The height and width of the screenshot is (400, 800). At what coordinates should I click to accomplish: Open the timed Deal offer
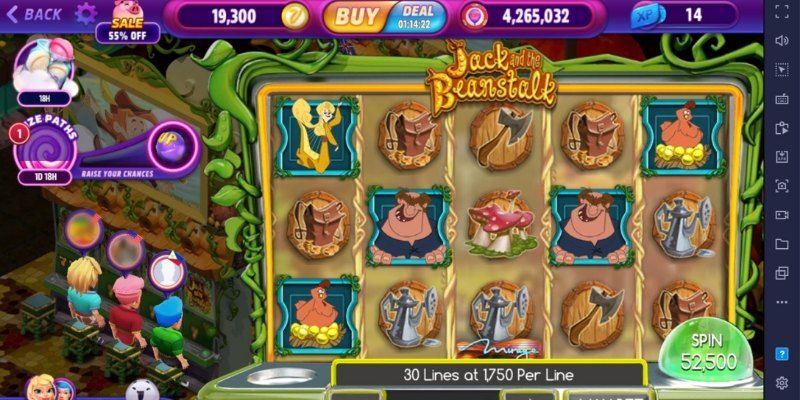pyautogui.click(x=419, y=16)
